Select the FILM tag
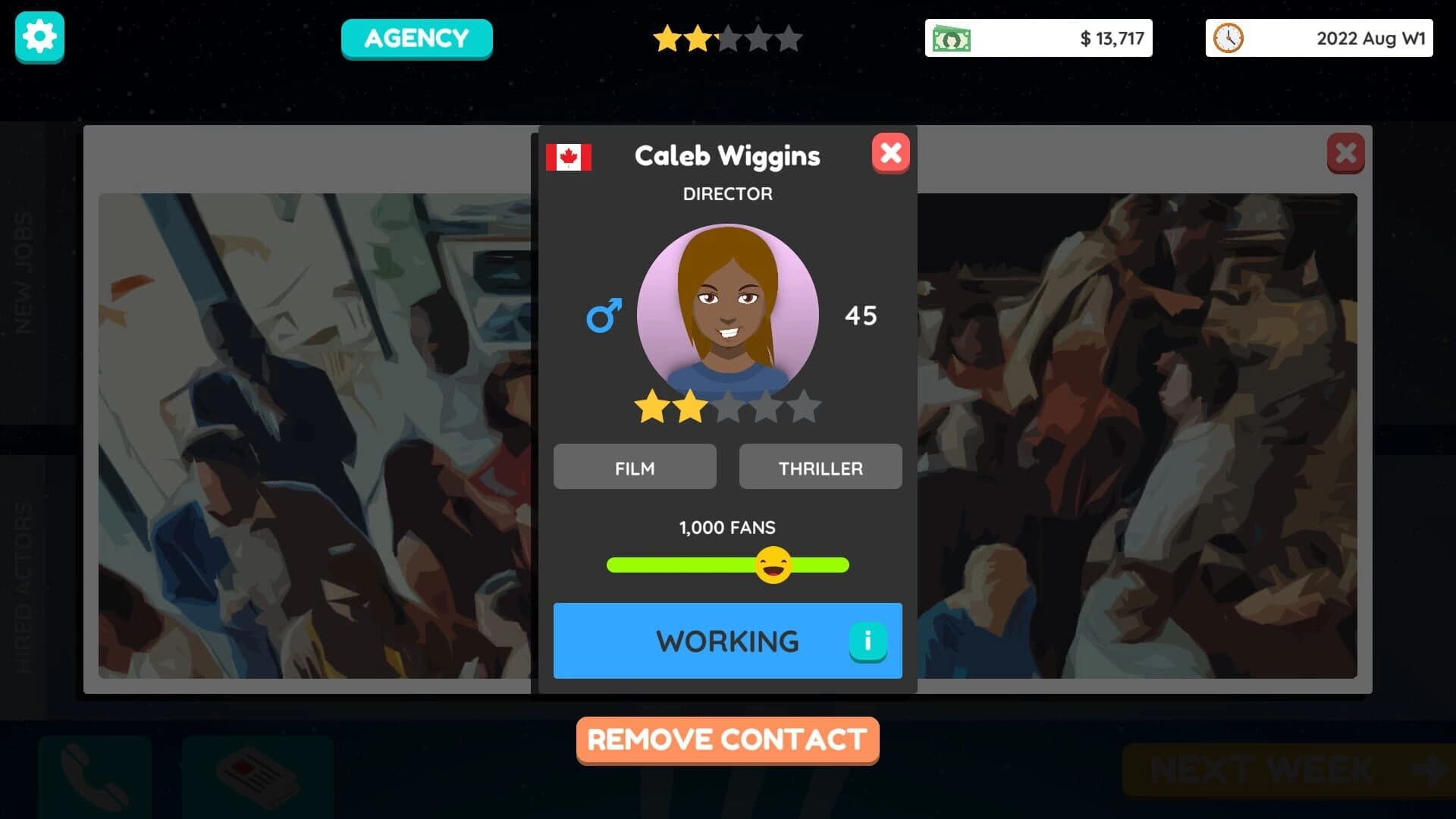Viewport: 1456px width, 819px height. pyautogui.click(x=635, y=466)
